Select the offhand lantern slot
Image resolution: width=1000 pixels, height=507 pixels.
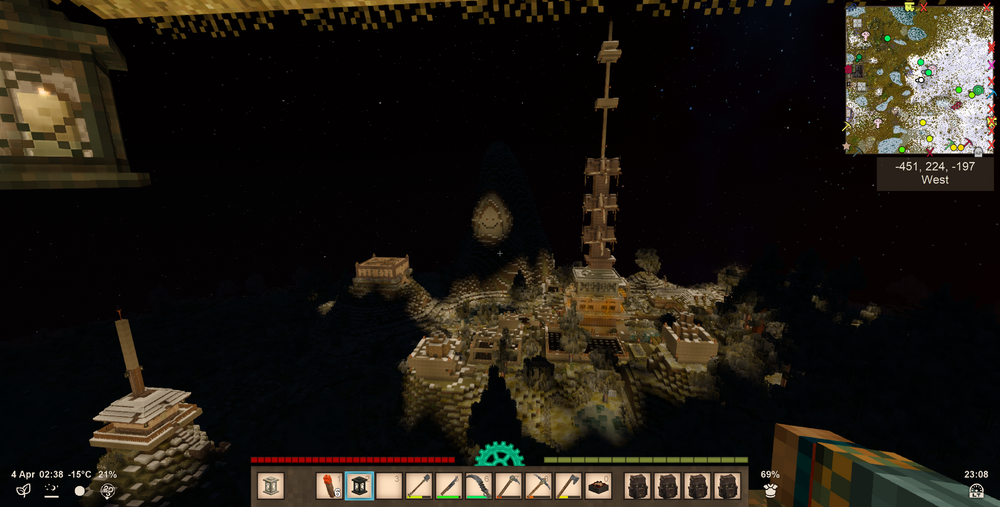pyautogui.click(x=271, y=486)
